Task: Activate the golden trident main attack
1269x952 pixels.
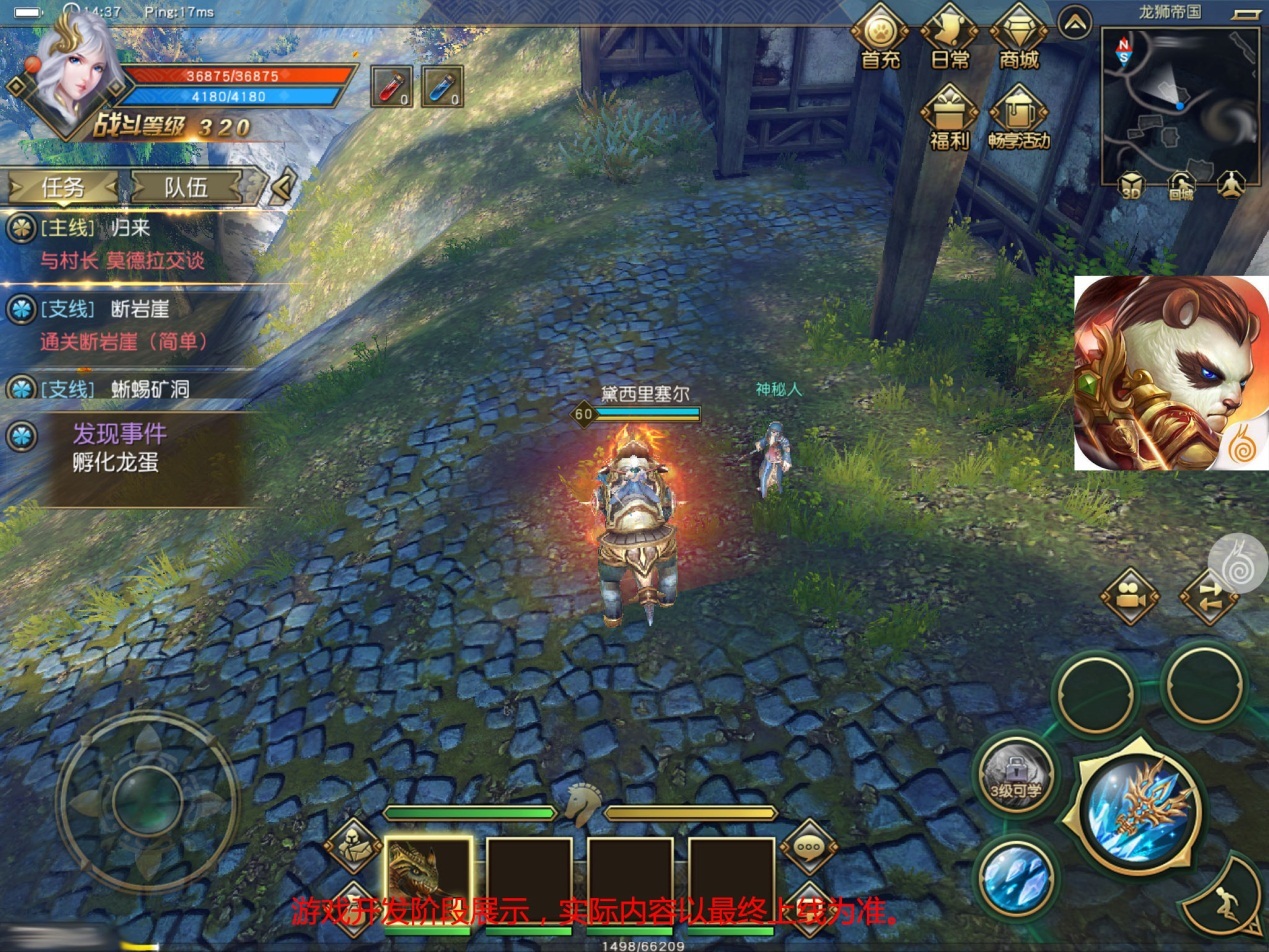Action: [1140, 804]
